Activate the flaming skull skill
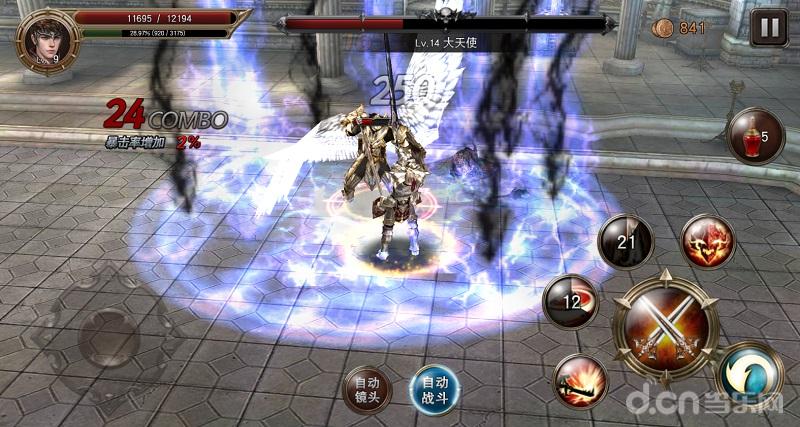The height and width of the screenshot is (427, 800). (x=708, y=241)
